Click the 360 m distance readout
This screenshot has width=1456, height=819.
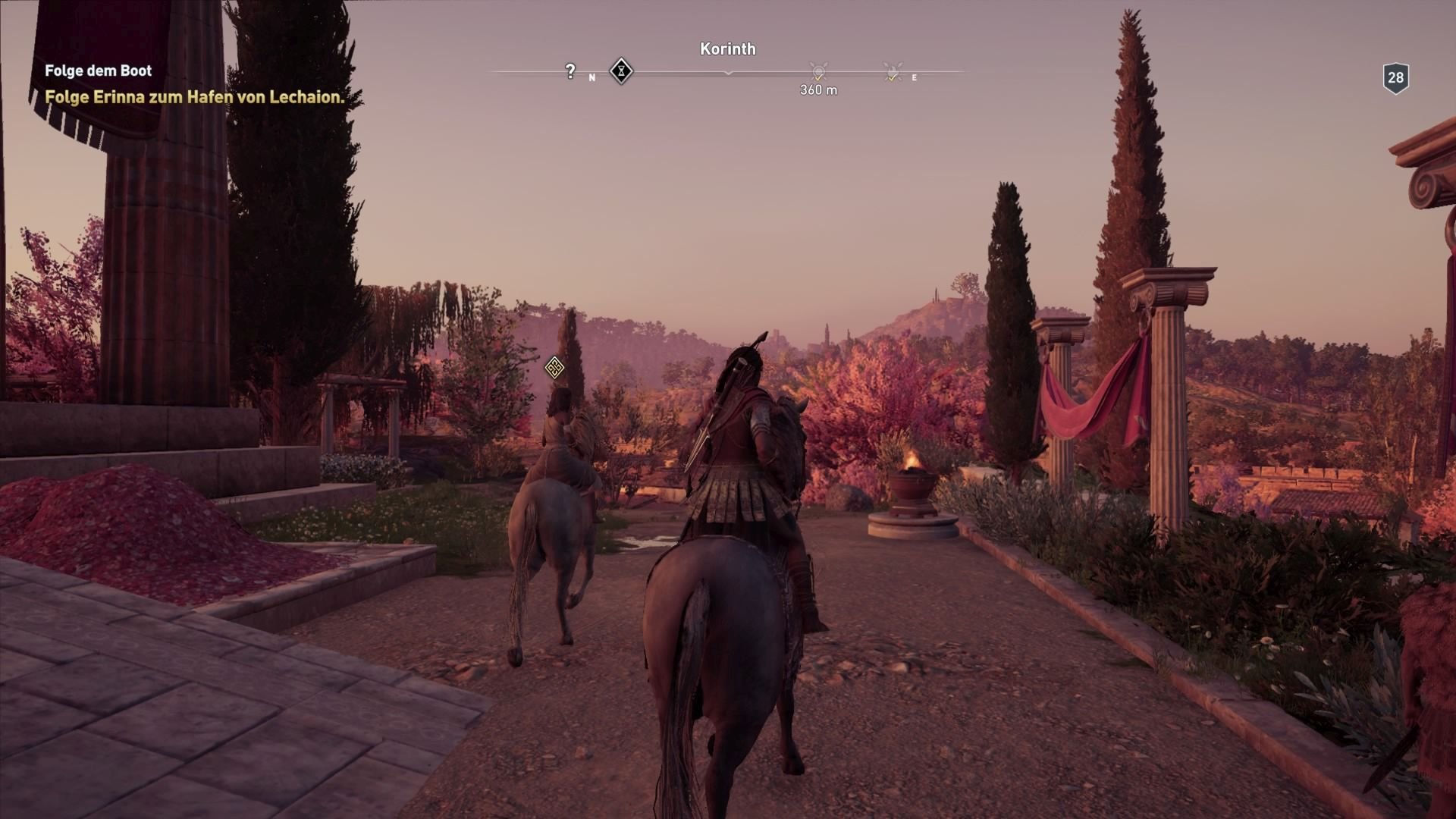(817, 89)
